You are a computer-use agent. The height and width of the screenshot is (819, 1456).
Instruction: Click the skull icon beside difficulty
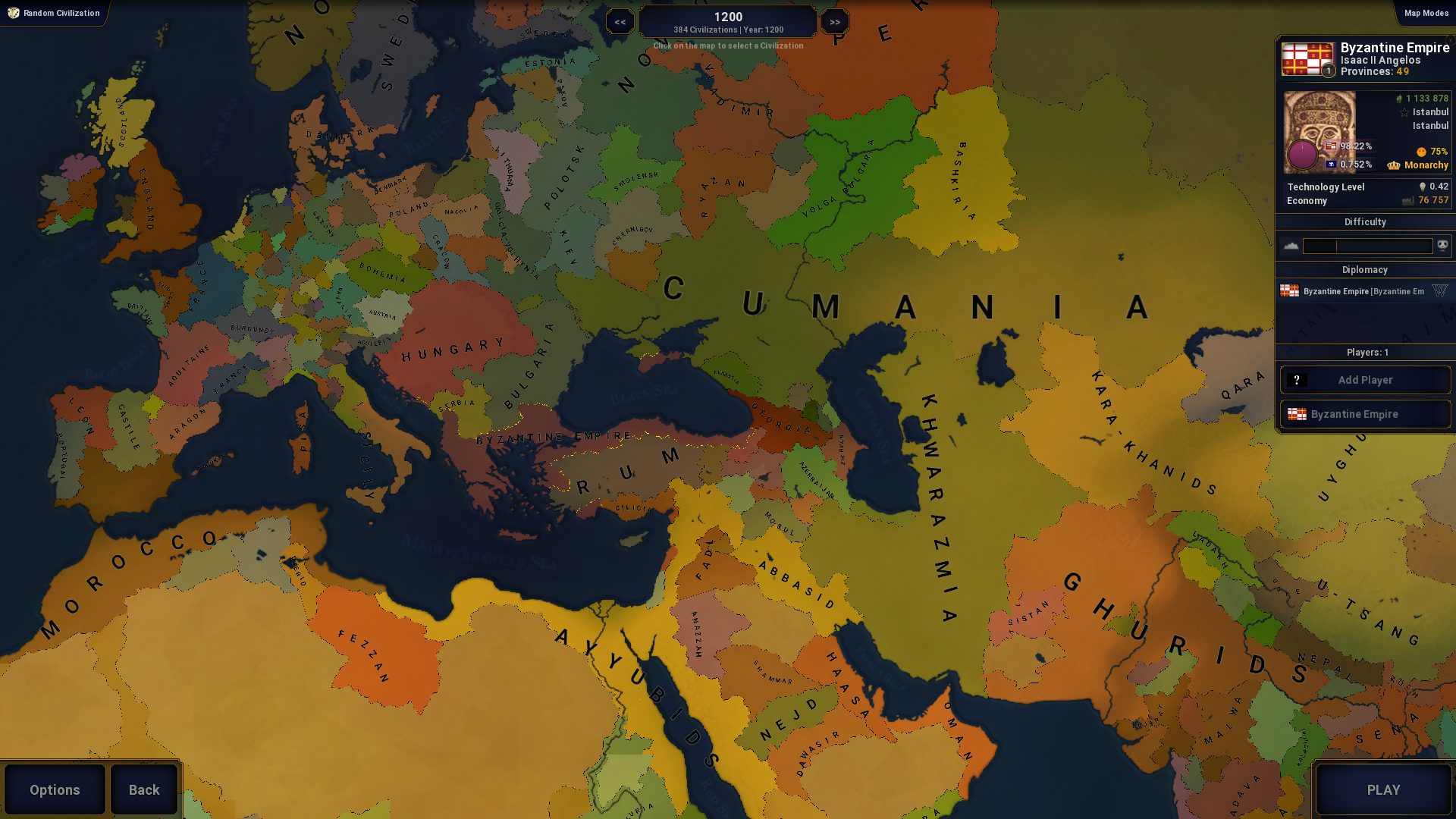point(1442,245)
